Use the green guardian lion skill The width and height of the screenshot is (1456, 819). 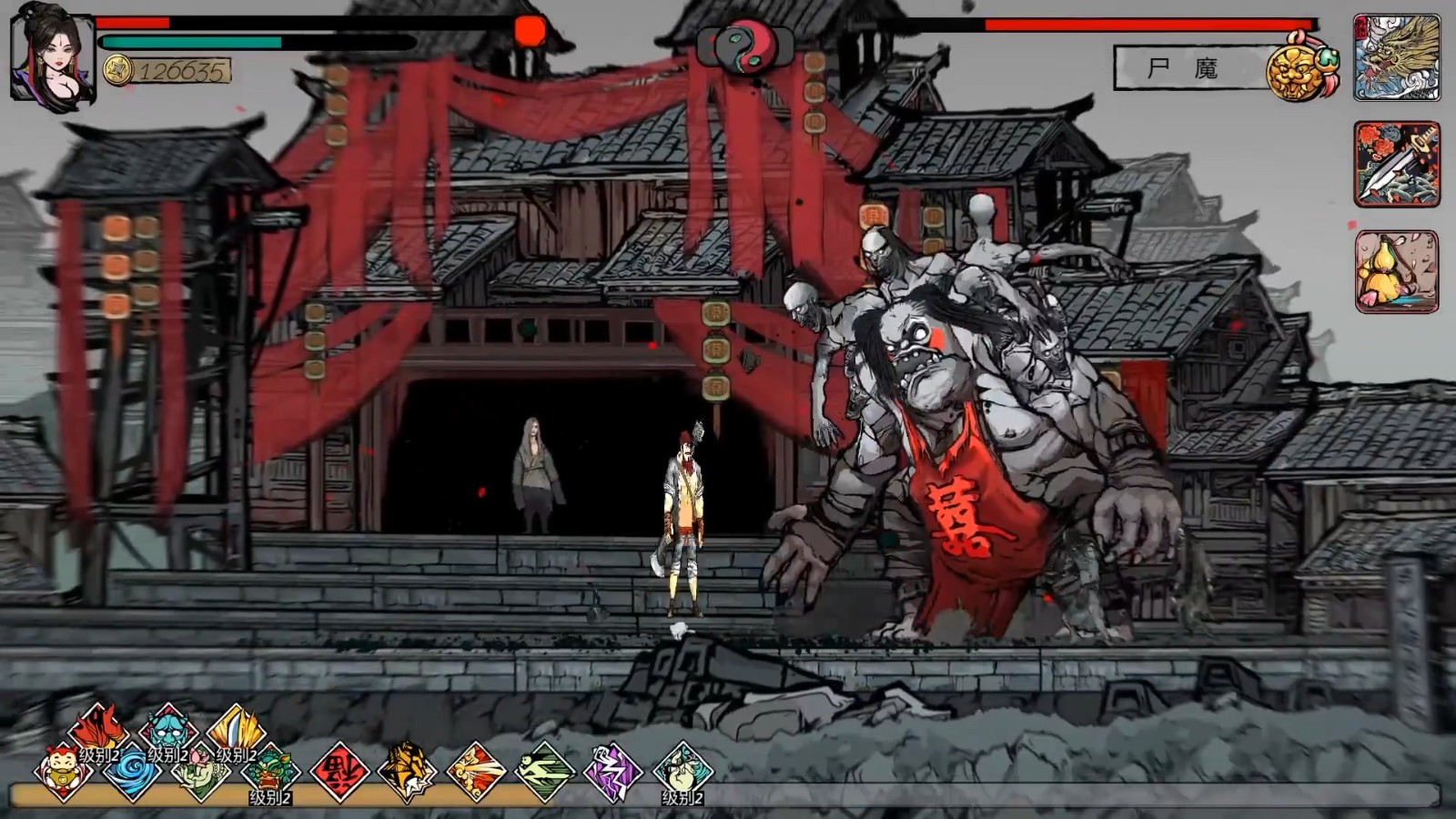[x=270, y=772]
